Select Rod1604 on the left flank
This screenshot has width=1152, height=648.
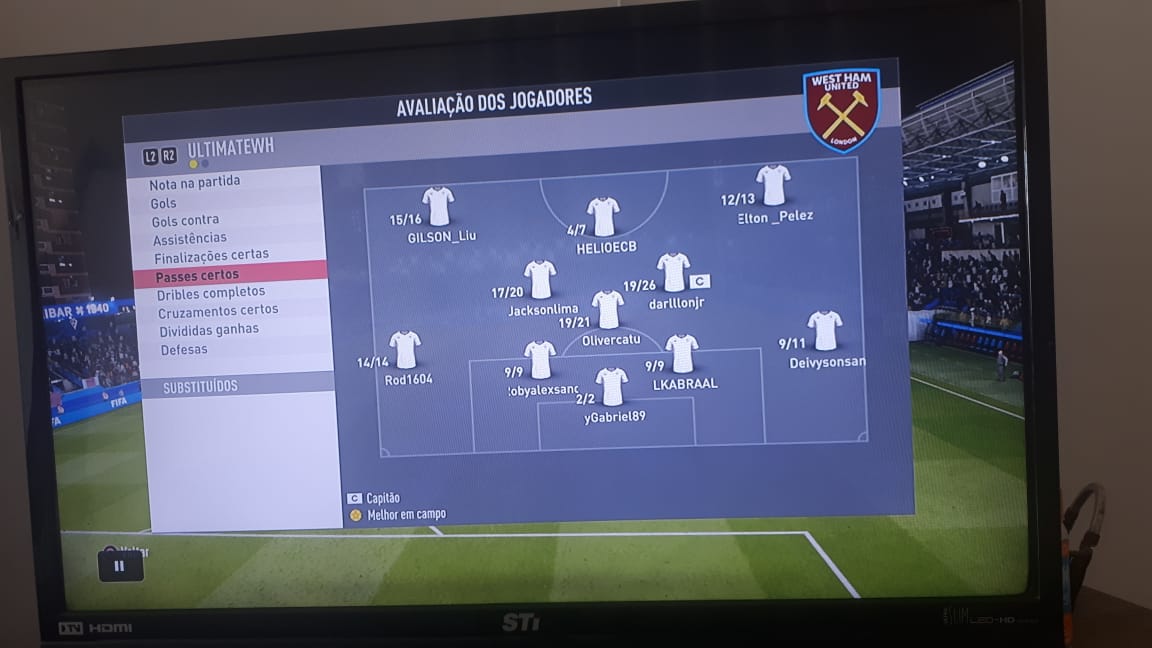coord(405,350)
